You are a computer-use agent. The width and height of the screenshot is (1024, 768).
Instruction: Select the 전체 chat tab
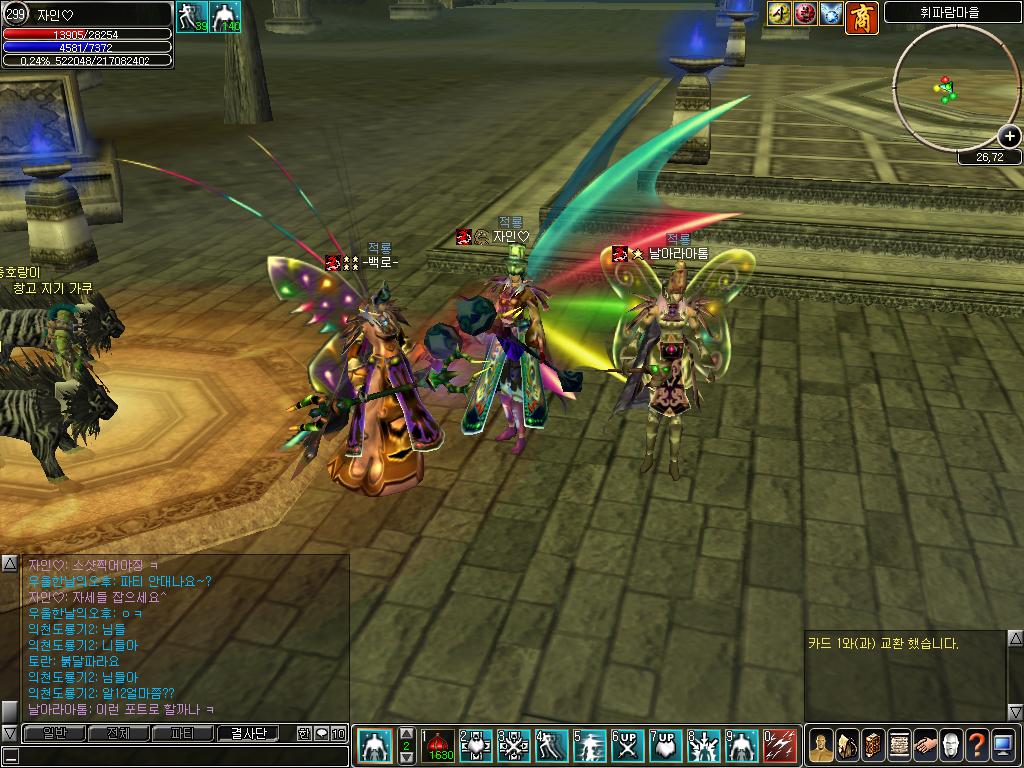click(119, 733)
